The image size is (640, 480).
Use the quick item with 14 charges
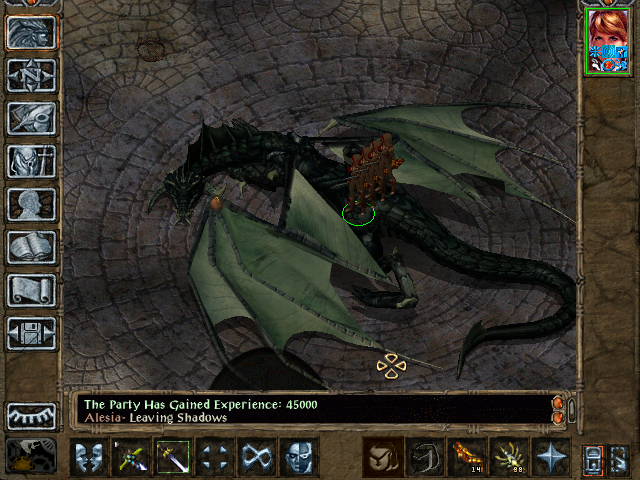(x=466, y=457)
